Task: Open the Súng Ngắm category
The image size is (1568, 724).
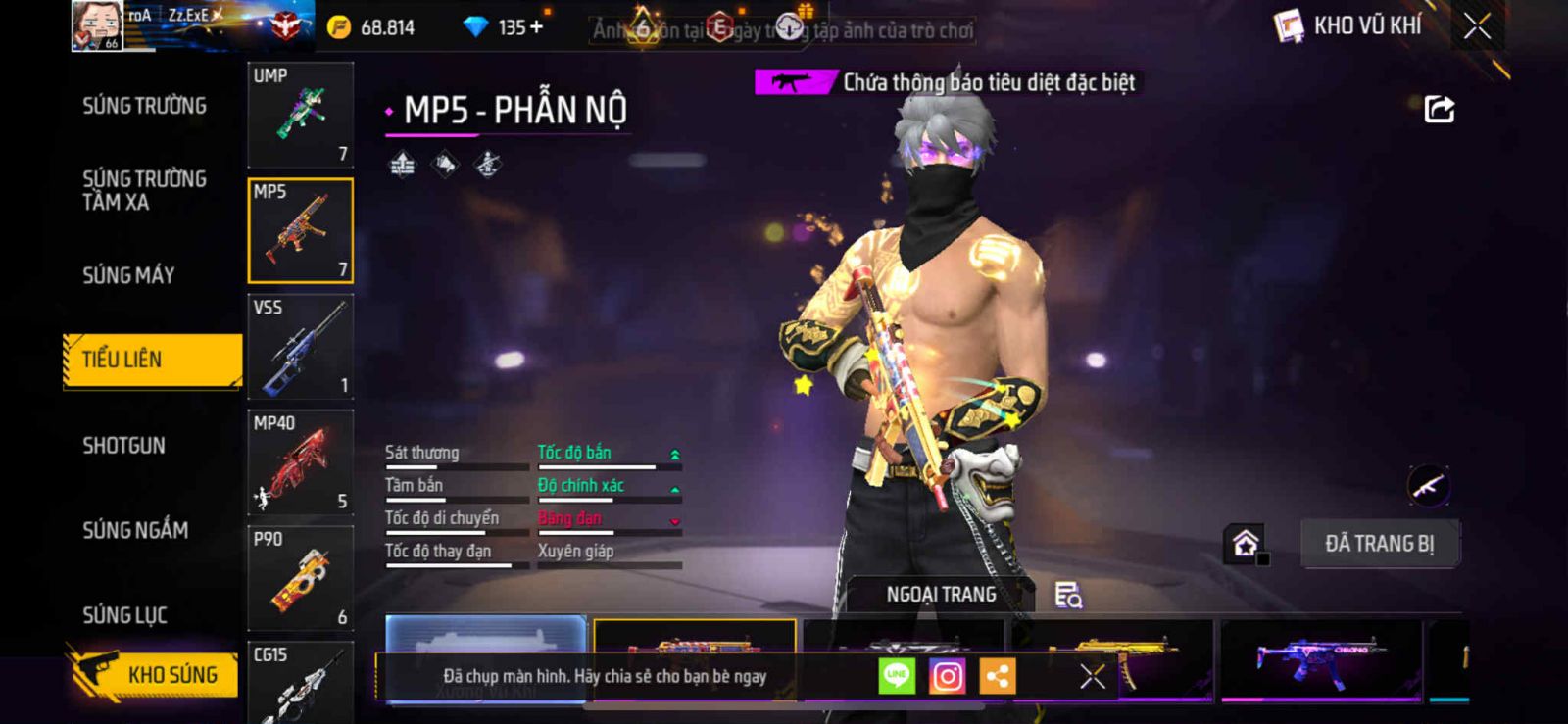Action: pos(135,530)
